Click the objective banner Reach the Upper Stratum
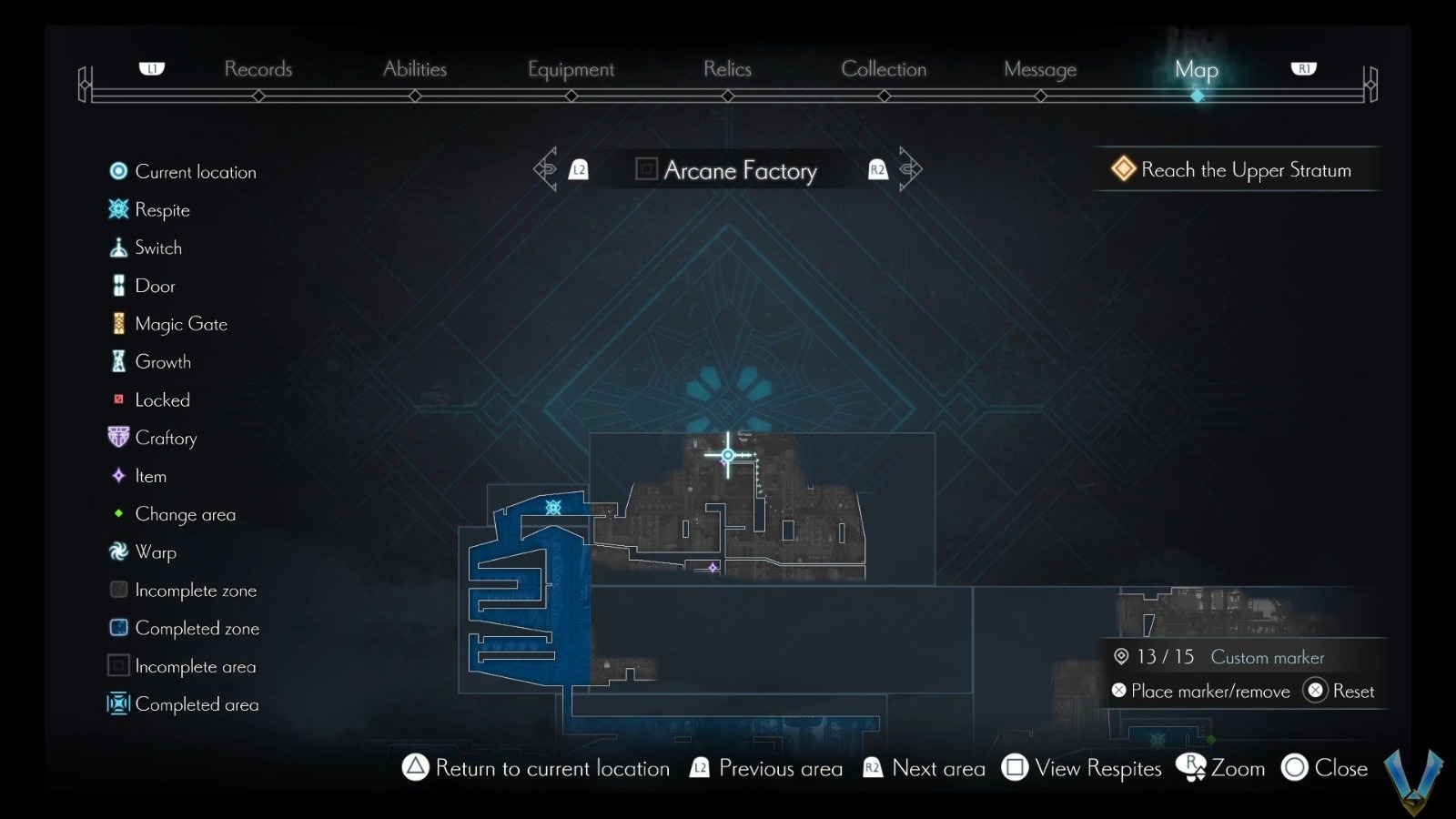This screenshot has width=1456, height=819. pos(1238,169)
